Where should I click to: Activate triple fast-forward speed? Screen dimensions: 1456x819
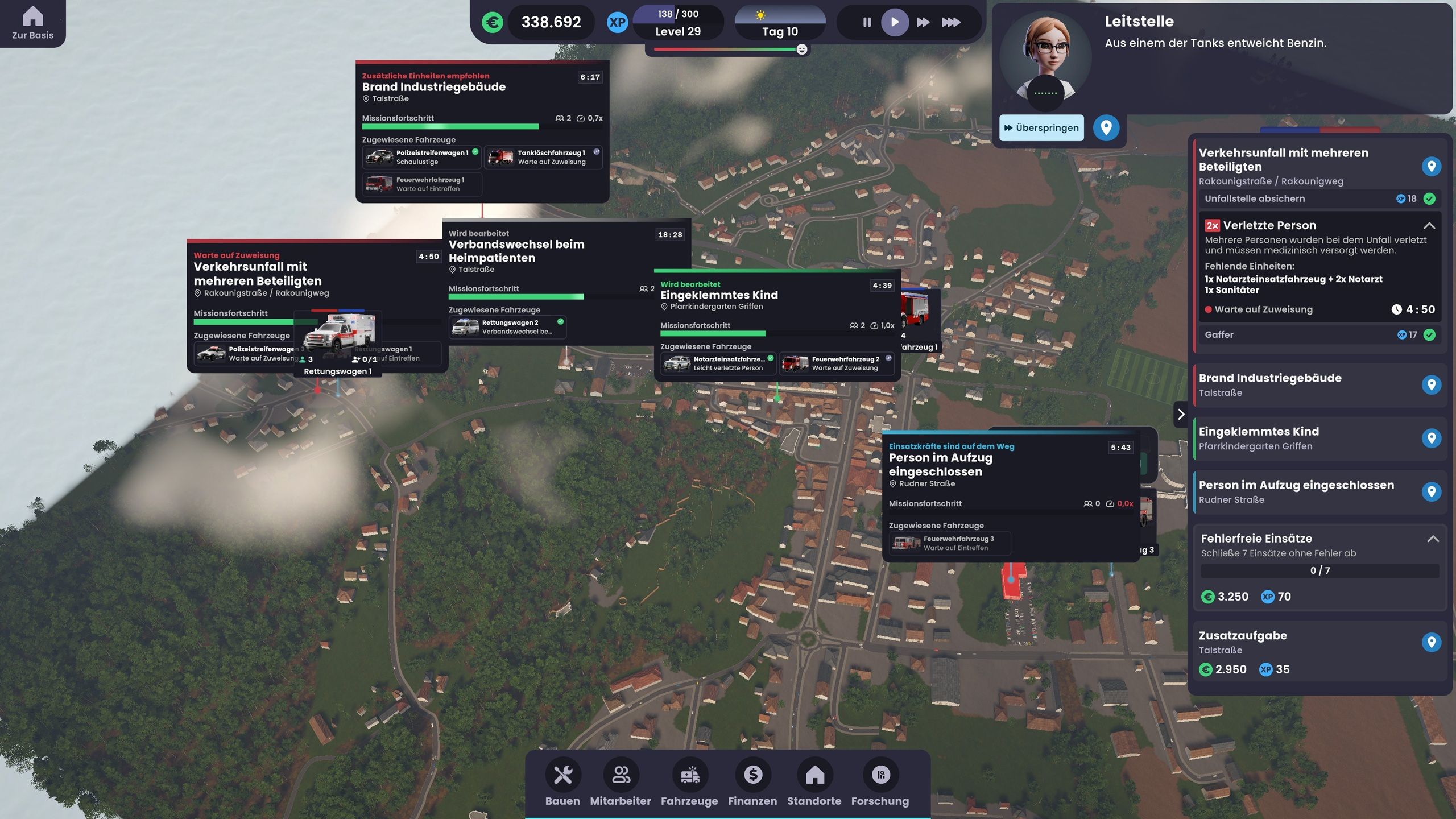coord(950,22)
